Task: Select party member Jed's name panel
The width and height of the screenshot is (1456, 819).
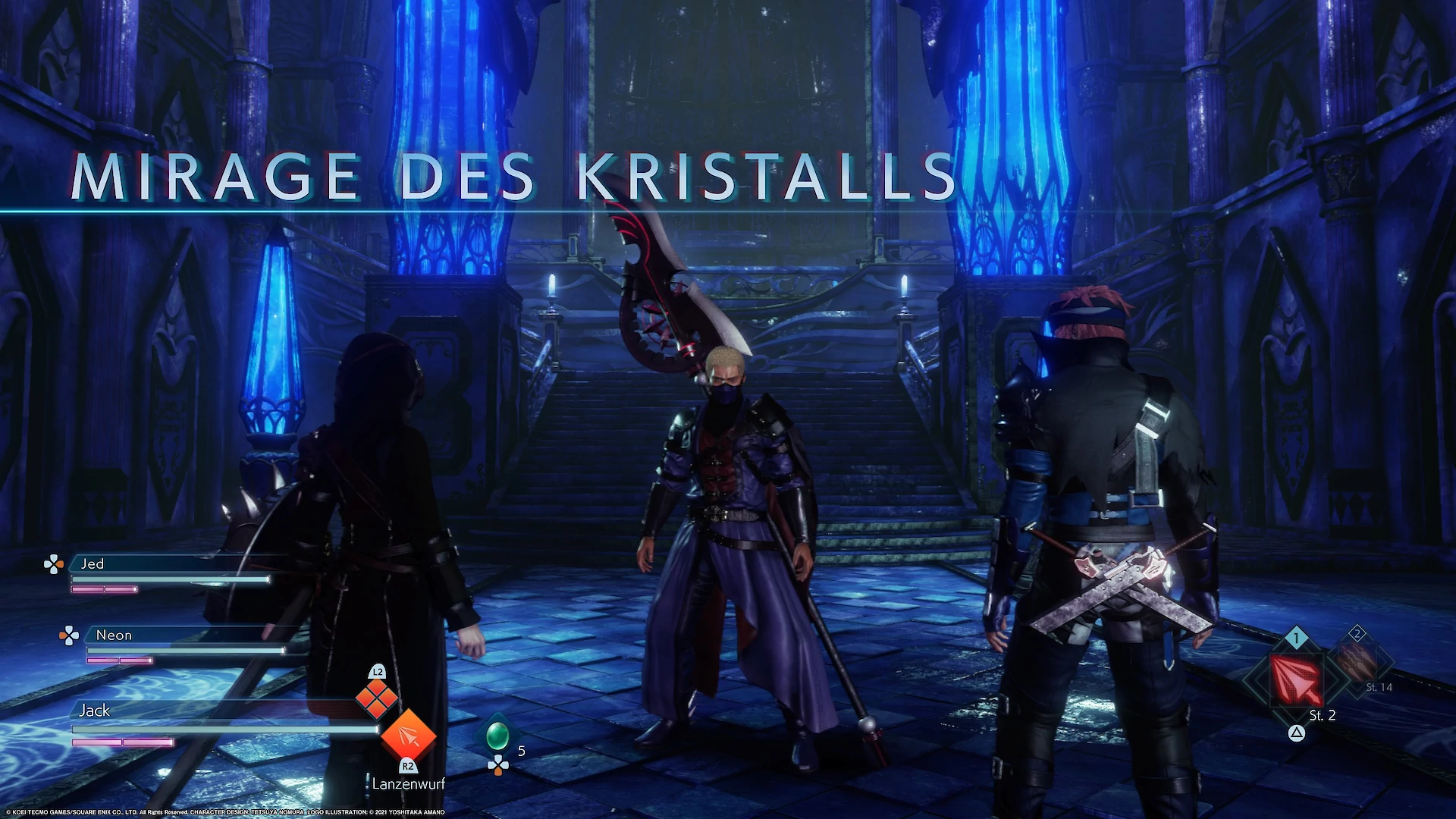Action: [171, 564]
